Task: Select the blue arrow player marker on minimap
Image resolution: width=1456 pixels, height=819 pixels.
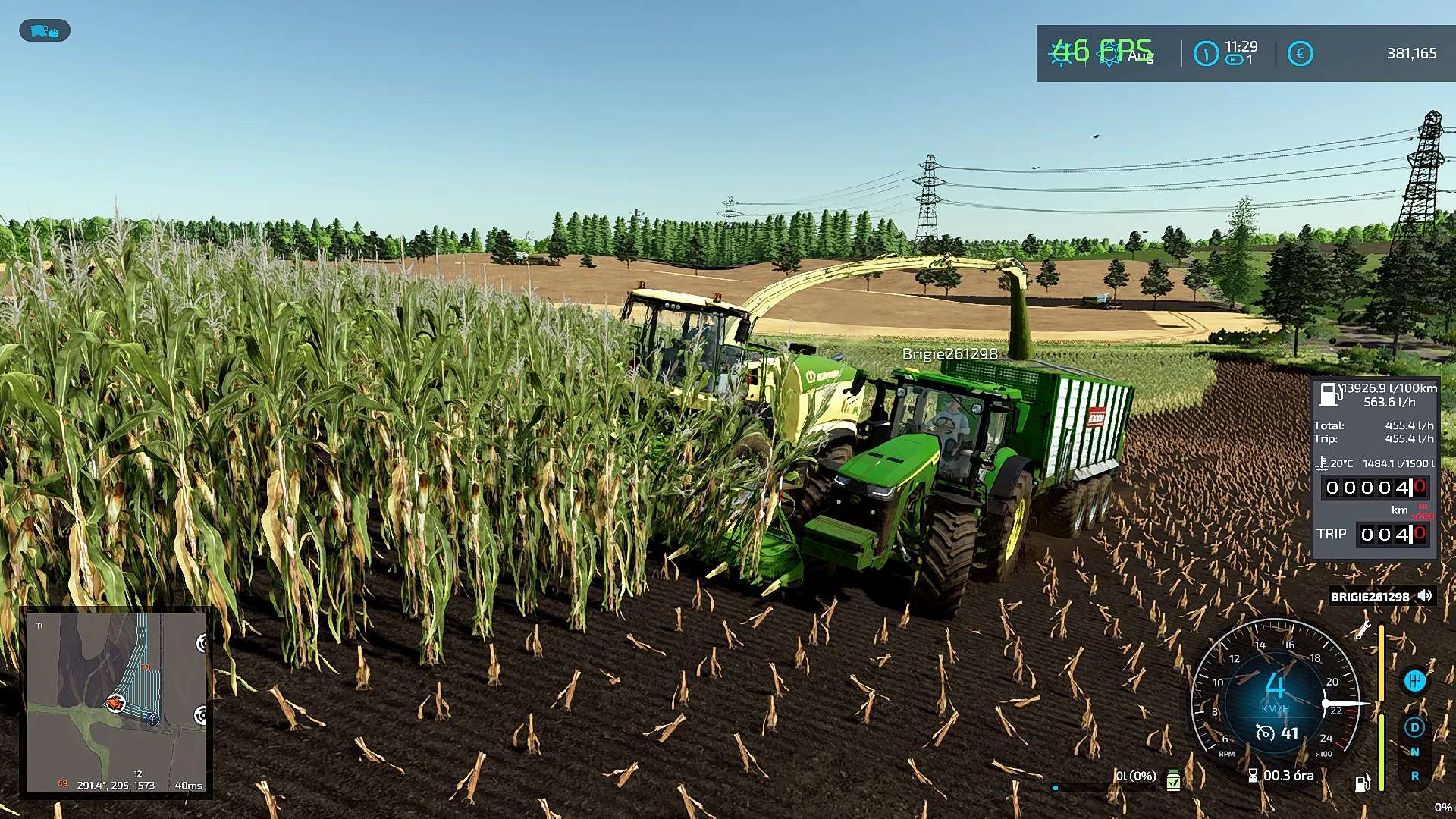Action: coord(152,718)
